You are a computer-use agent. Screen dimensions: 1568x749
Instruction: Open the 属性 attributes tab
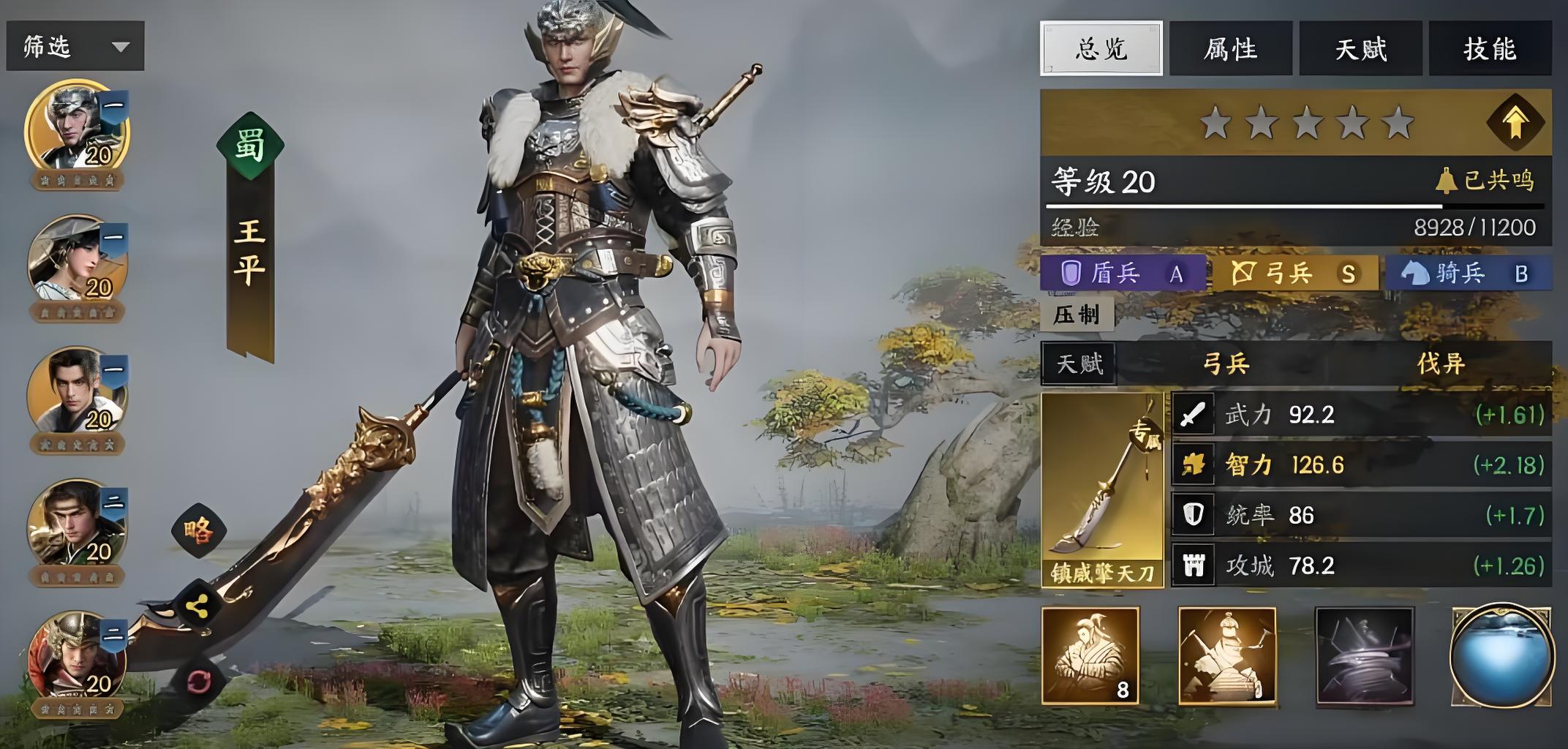point(1231,49)
